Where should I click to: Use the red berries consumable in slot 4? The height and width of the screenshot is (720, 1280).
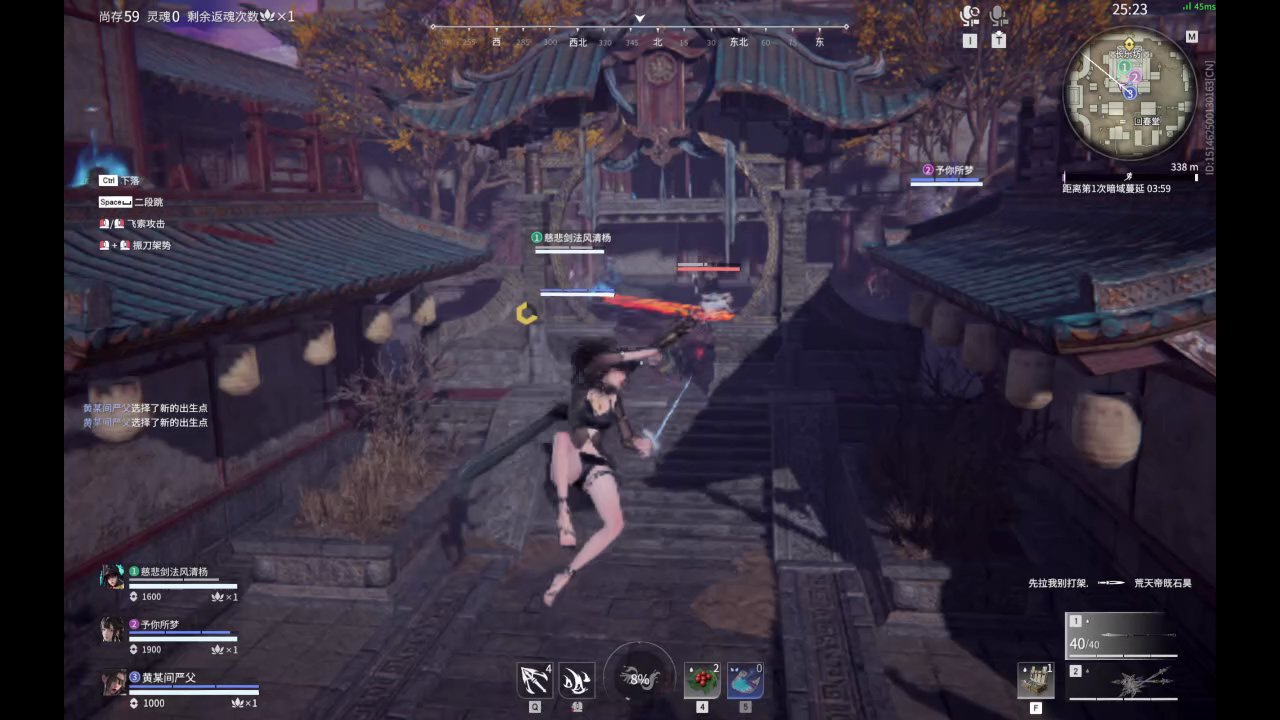click(x=703, y=679)
